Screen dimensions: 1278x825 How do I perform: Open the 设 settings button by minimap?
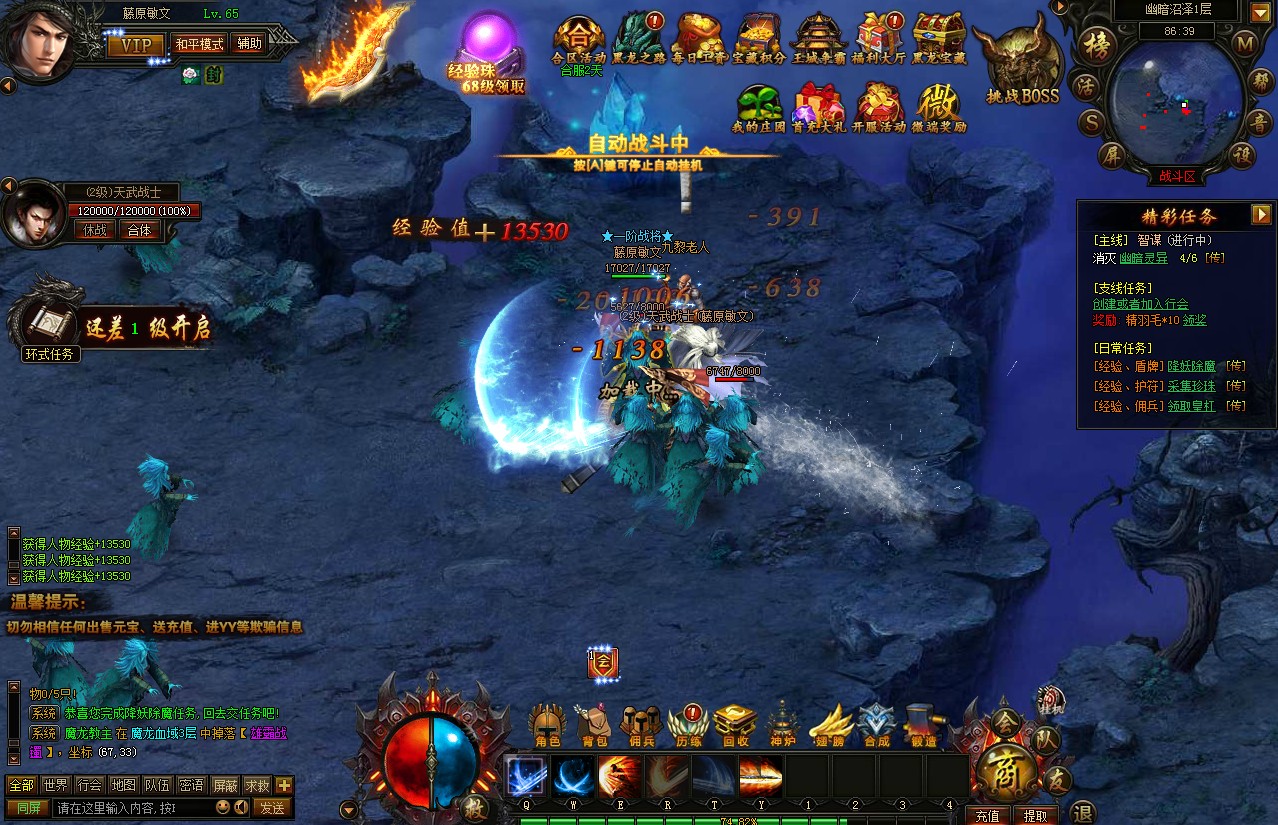pos(1242,155)
